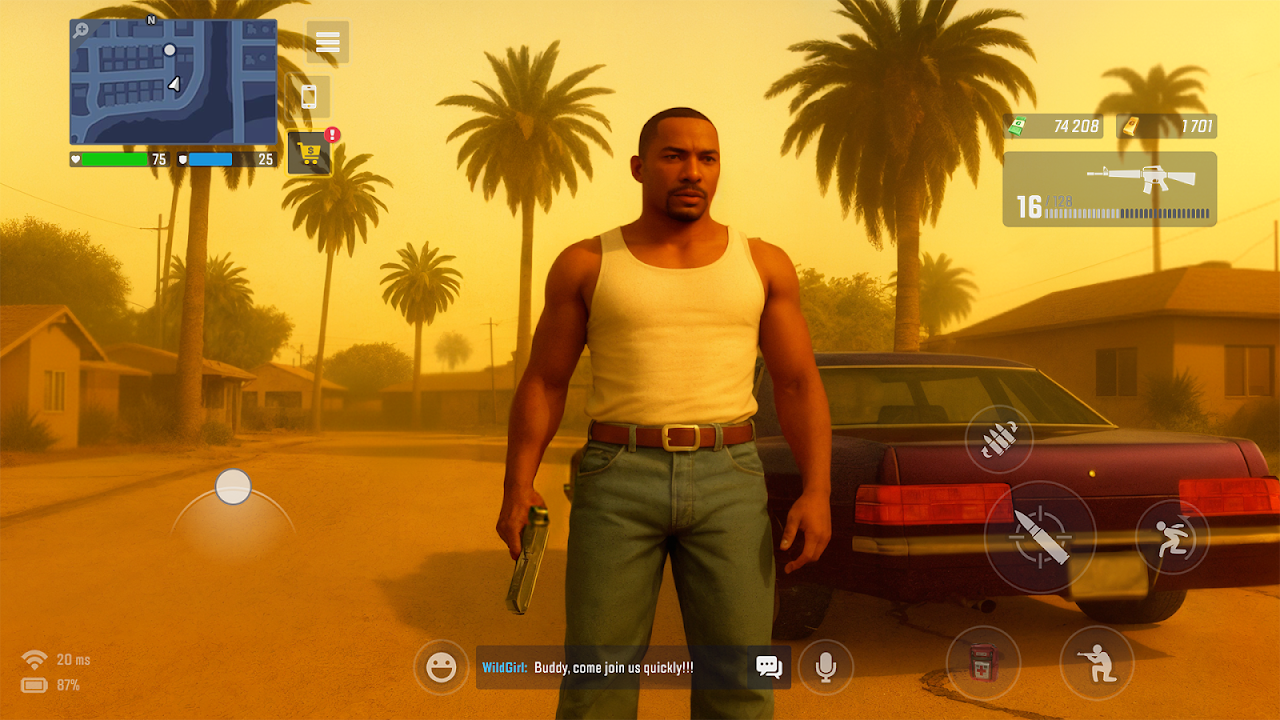Use the first aid medkit

(983, 662)
